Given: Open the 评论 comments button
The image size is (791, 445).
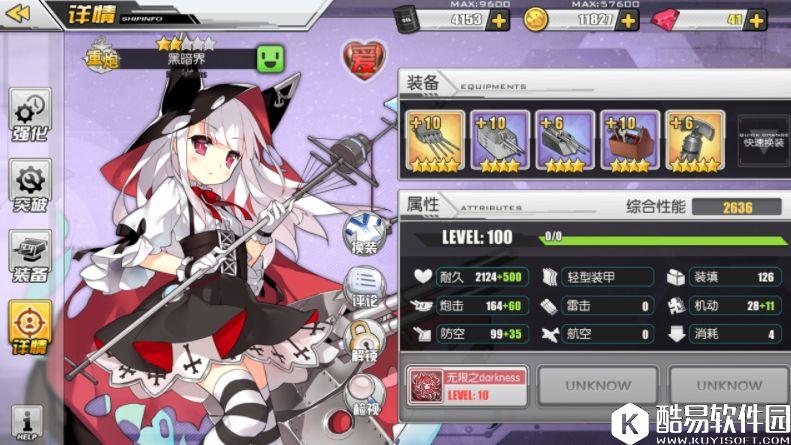Looking at the screenshot, I should [x=361, y=286].
